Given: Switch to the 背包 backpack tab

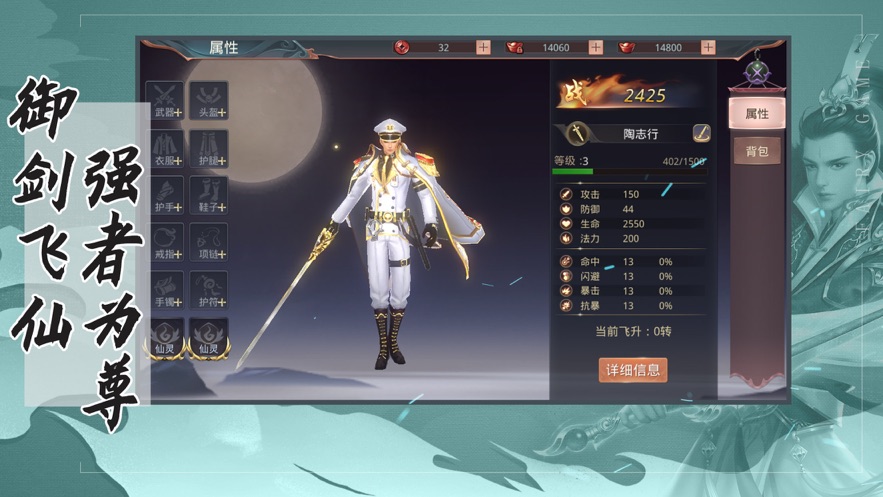Looking at the screenshot, I should [x=756, y=151].
